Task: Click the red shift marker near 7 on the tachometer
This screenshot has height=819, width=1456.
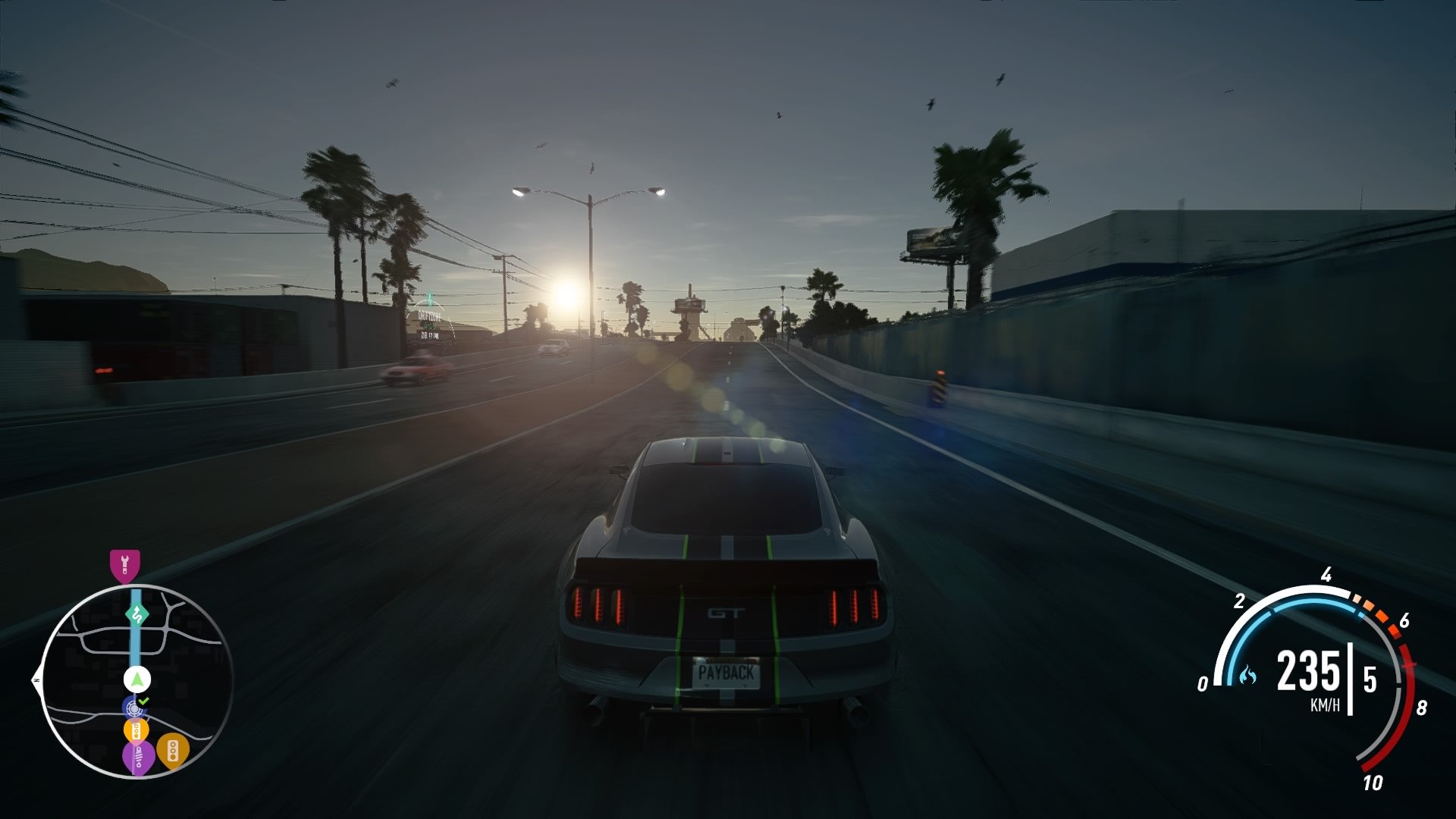Action: (x=1408, y=664)
